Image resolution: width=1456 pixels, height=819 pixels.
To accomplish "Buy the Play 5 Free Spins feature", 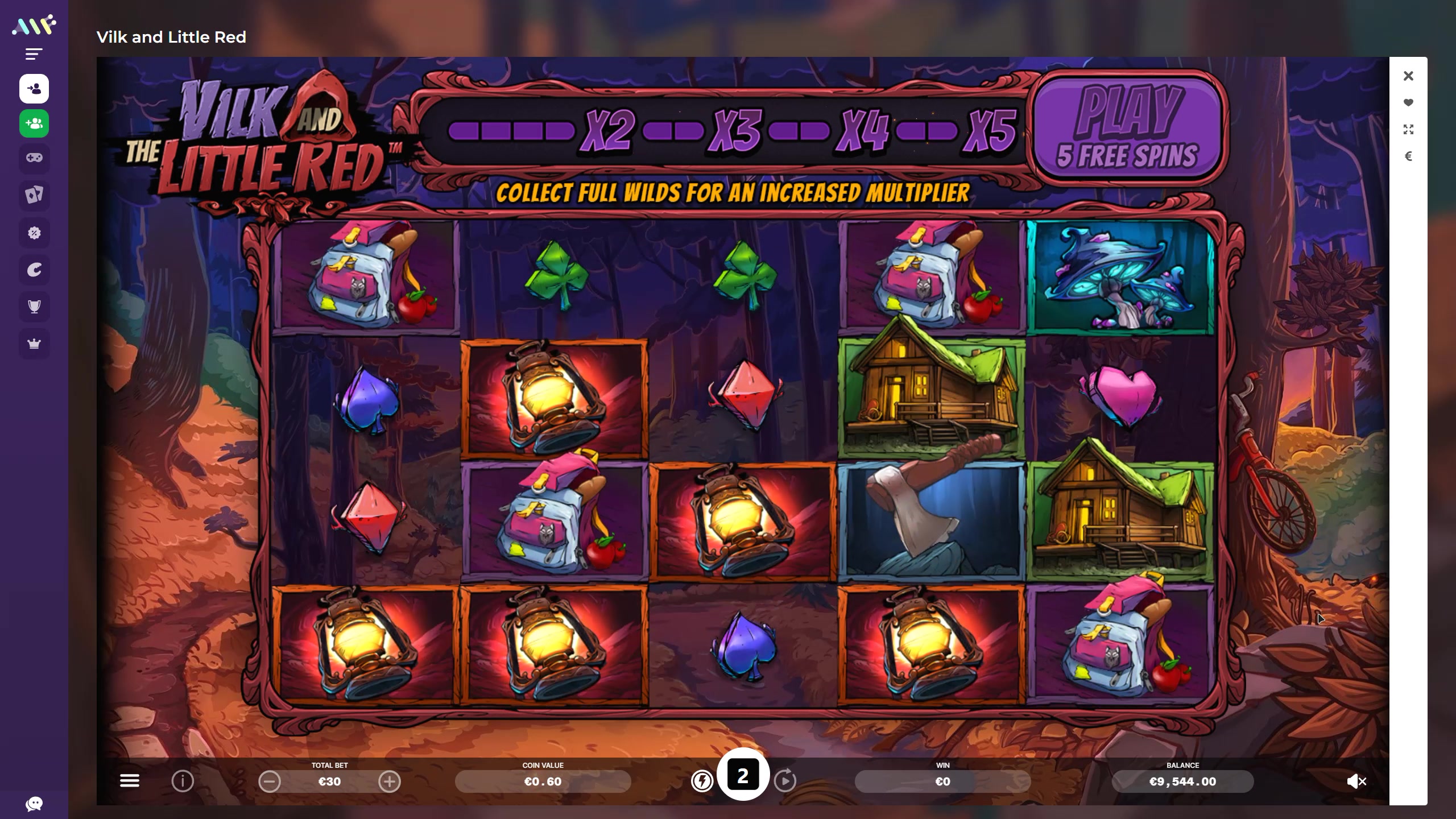I will tap(1127, 129).
